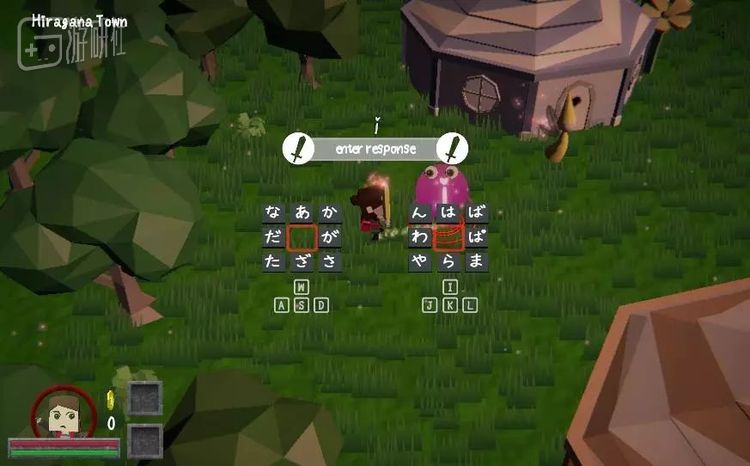750x466 pixels.
Task: Pick the ま kana tile
Action: (x=476, y=262)
